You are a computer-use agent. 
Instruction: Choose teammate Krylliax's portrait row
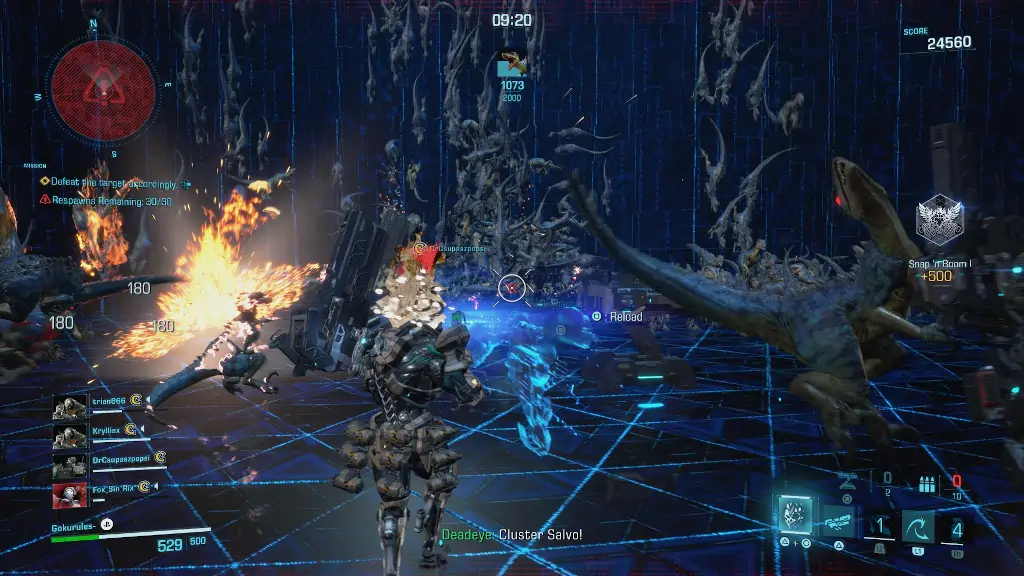click(70, 433)
